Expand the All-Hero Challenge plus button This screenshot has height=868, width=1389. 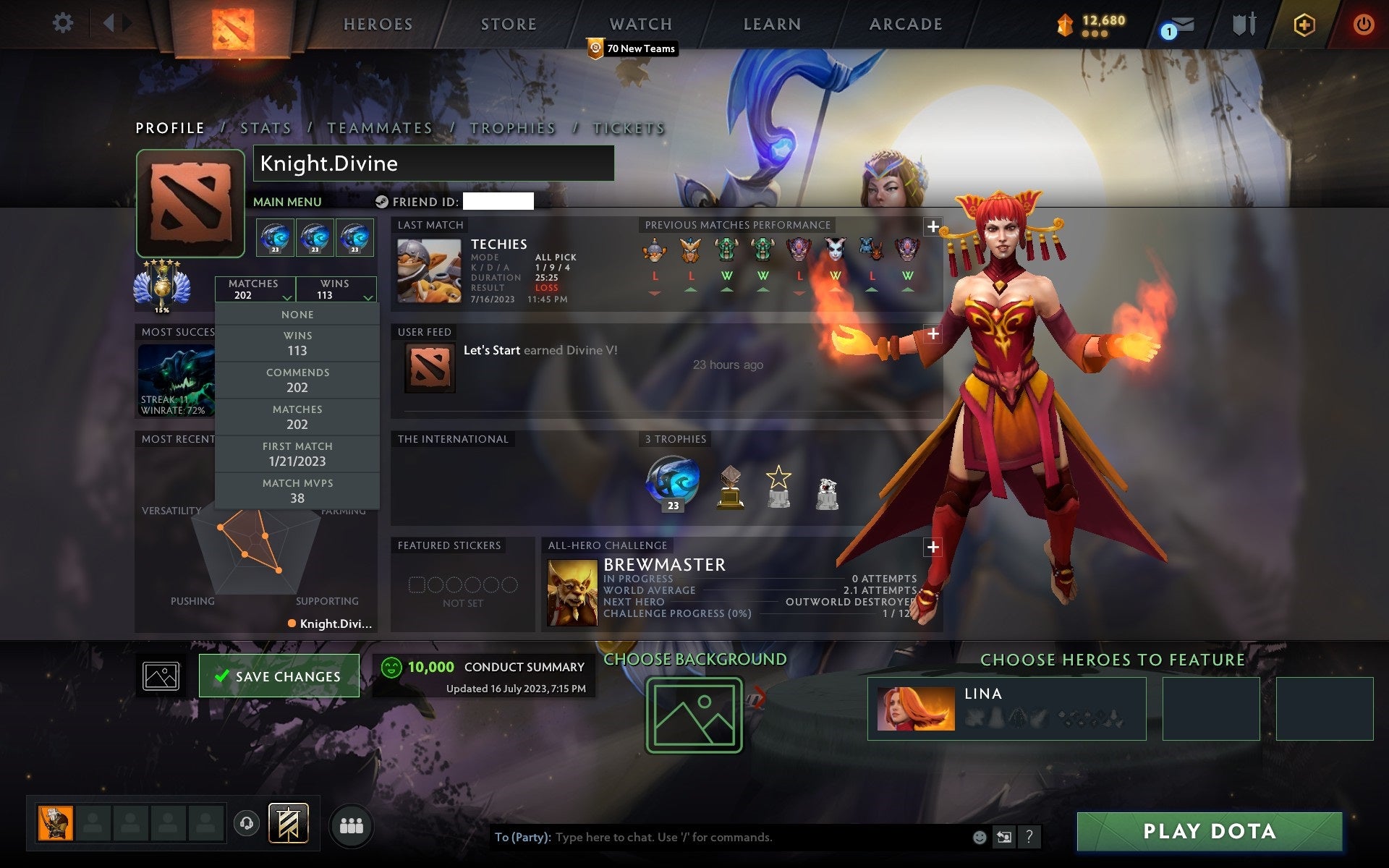(933, 548)
